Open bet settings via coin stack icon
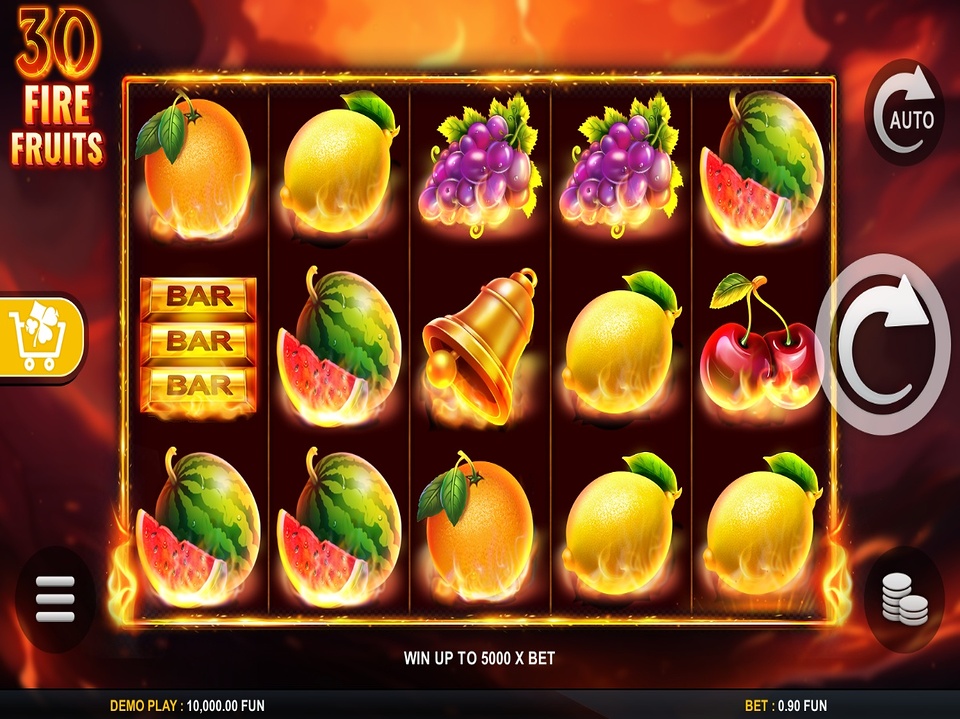960x719 pixels. click(903, 600)
